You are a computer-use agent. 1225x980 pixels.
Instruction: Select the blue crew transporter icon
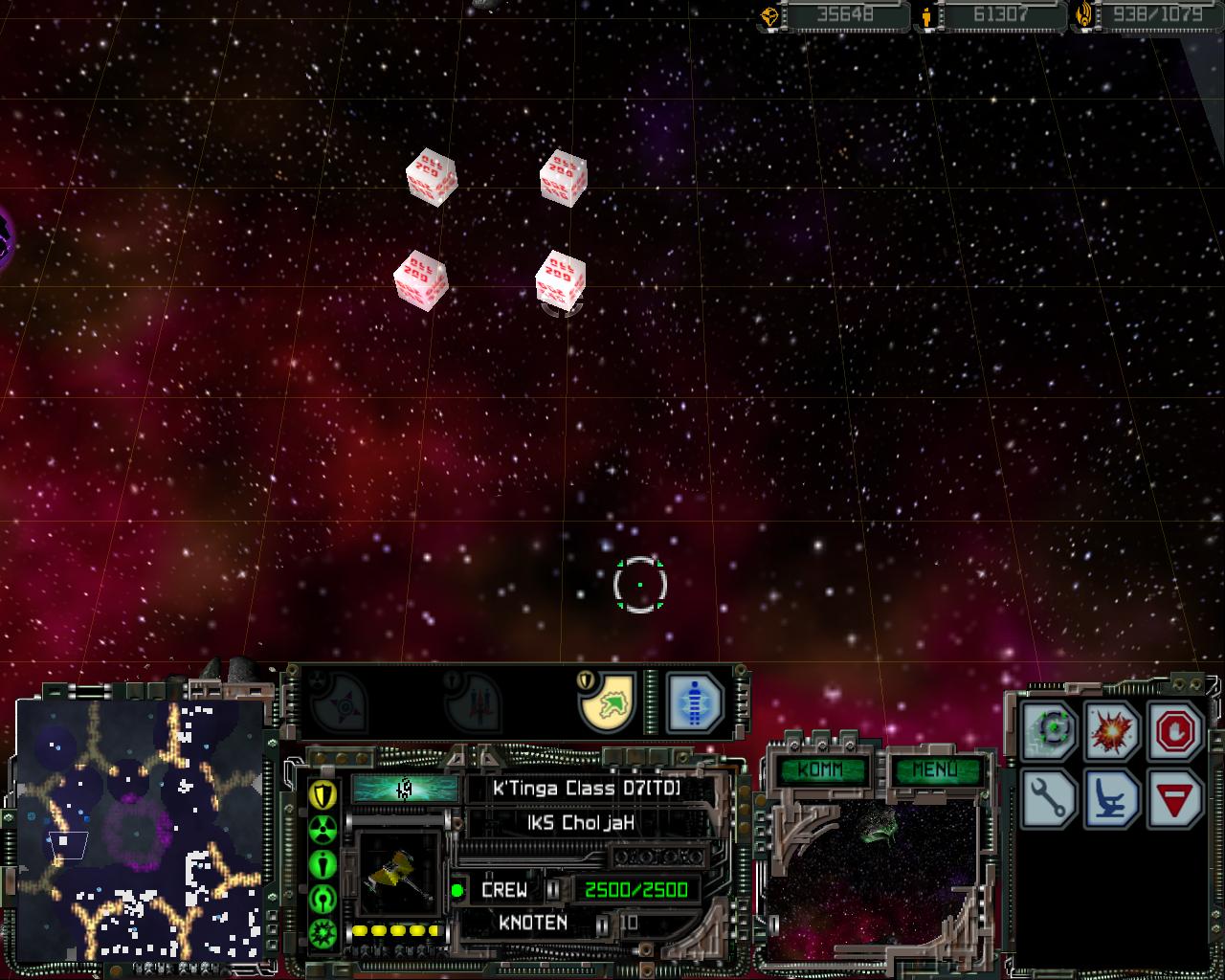tap(693, 702)
